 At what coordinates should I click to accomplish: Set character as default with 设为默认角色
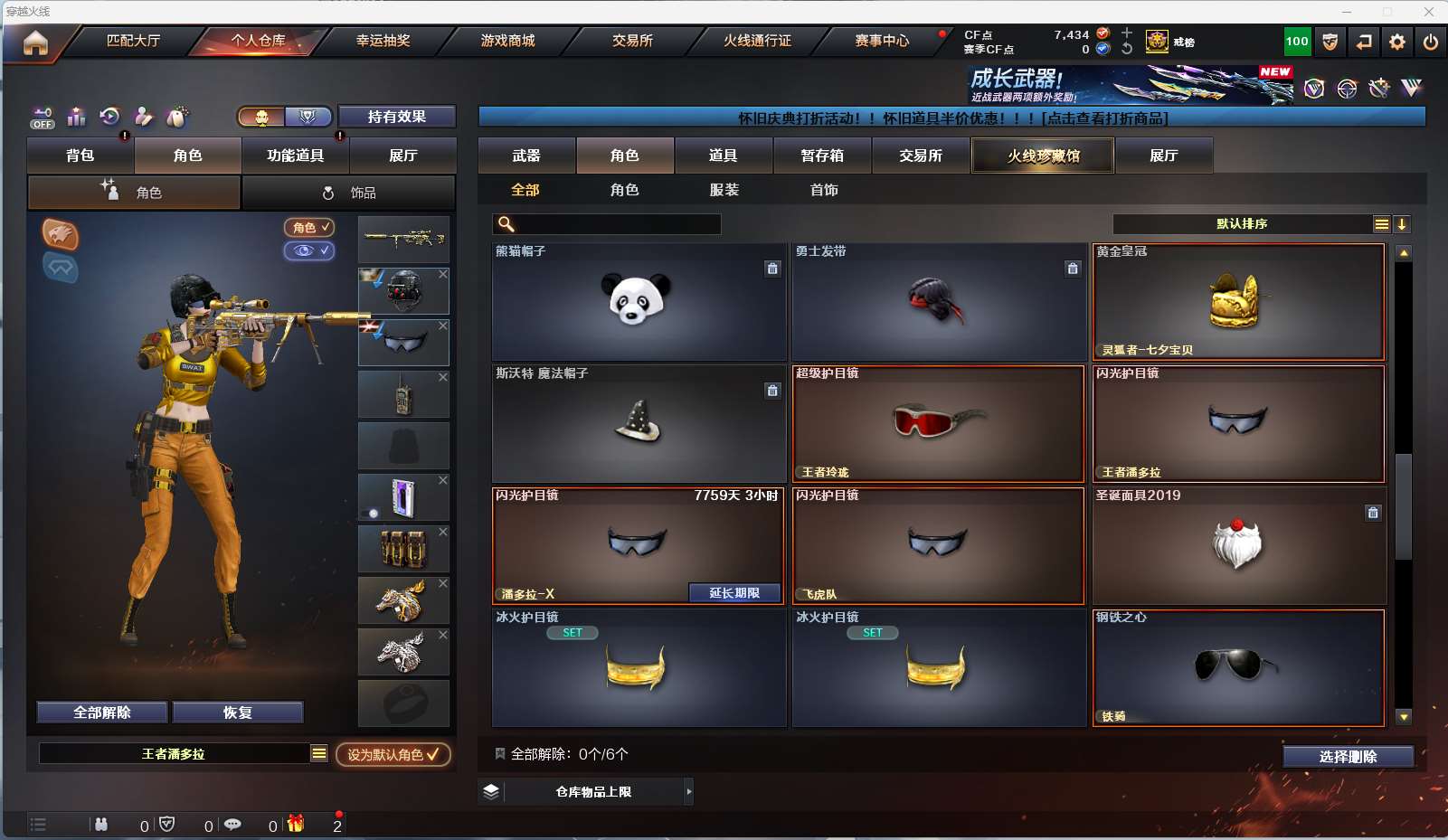393,754
